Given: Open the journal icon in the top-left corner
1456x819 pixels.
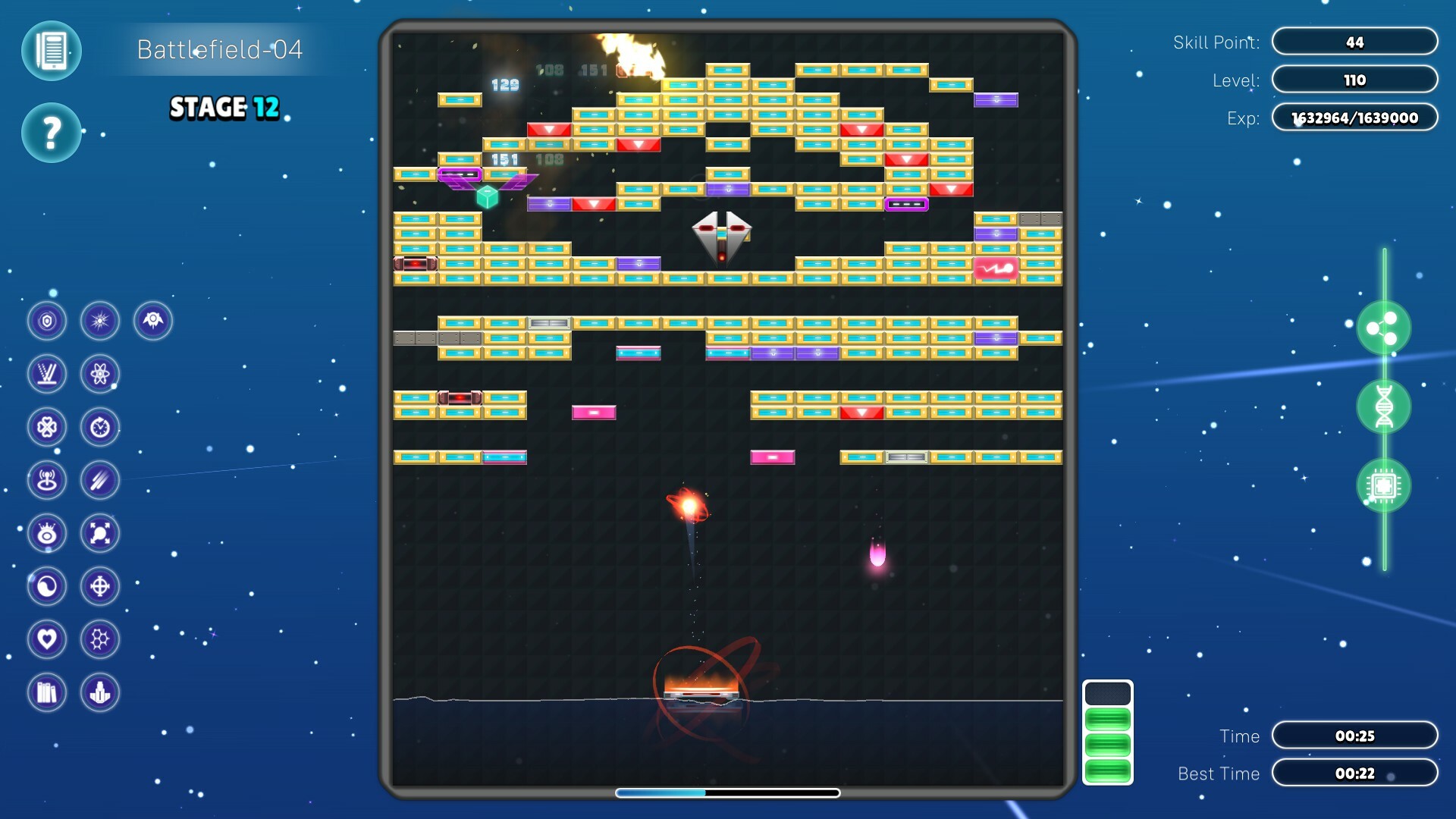Looking at the screenshot, I should click(x=50, y=51).
